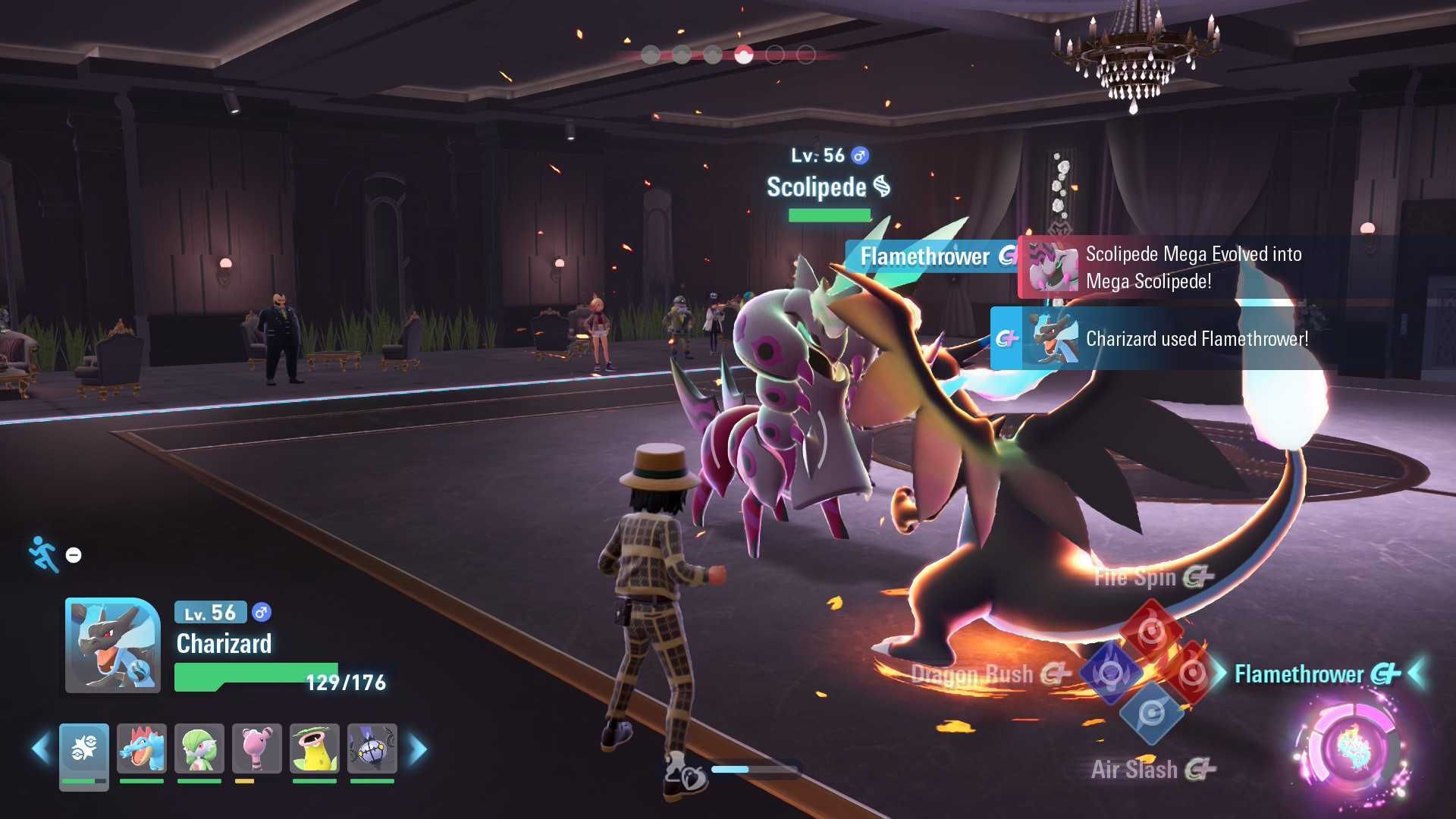Select the Fire Spin move icon
Screen dimensions: 1456x819
(x=1150, y=628)
